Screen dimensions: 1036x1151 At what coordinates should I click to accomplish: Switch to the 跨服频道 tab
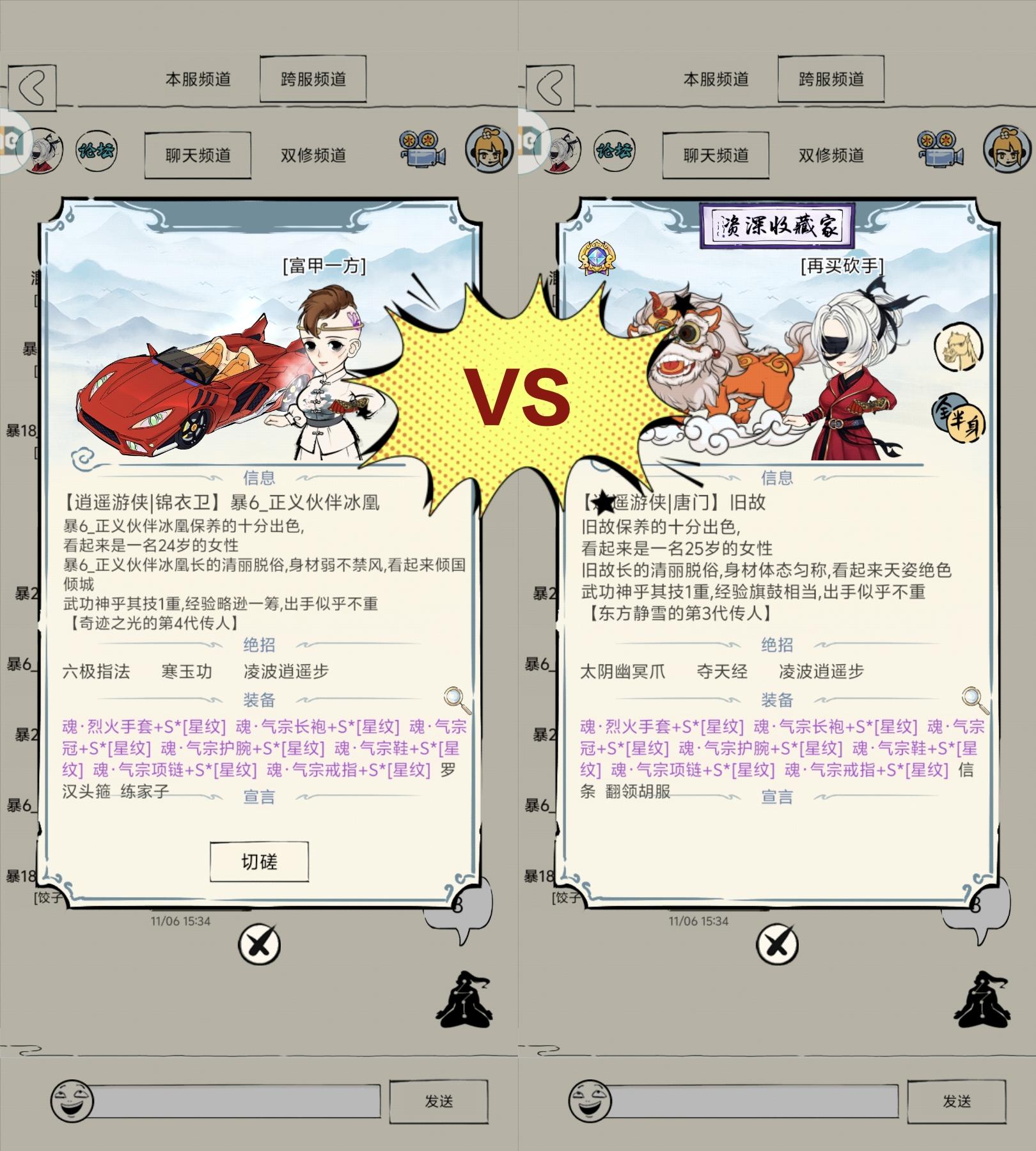coord(313,78)
